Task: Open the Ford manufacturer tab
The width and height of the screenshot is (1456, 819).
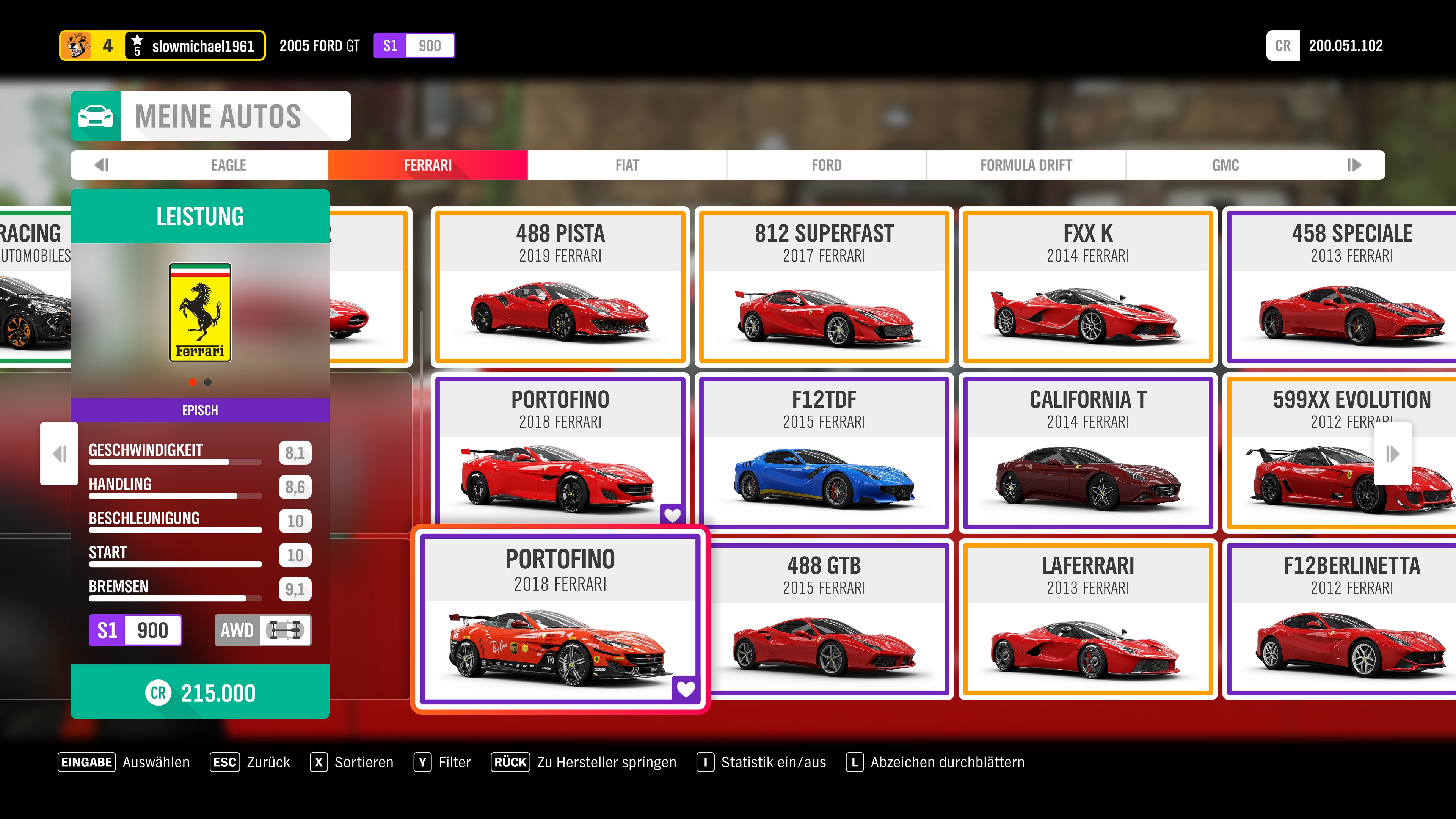Action: click(826, 165)
